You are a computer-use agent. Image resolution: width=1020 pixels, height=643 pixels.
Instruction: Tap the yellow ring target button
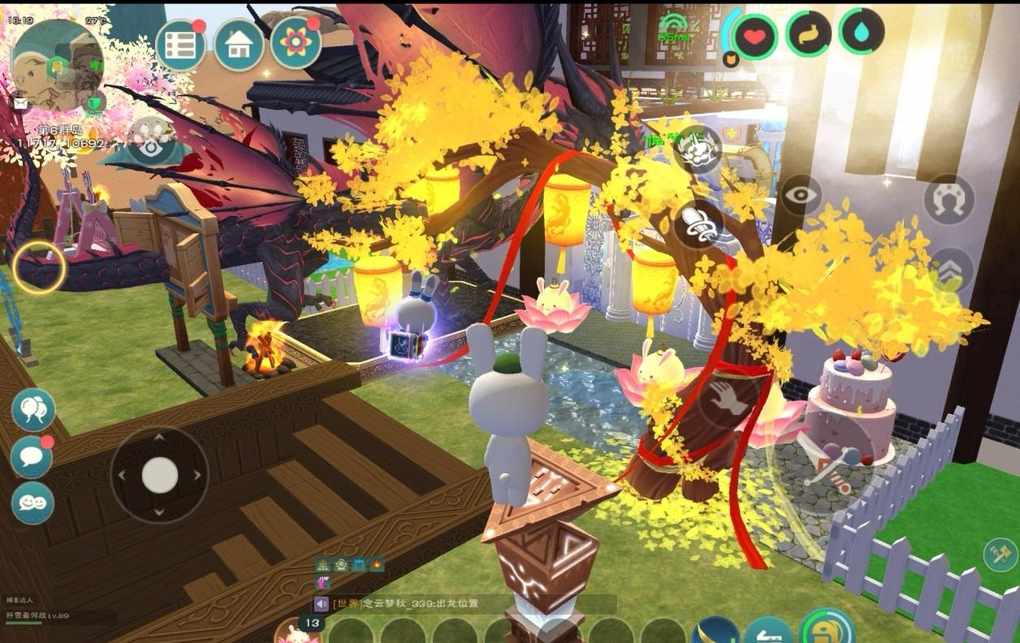[x=40, y=267]
